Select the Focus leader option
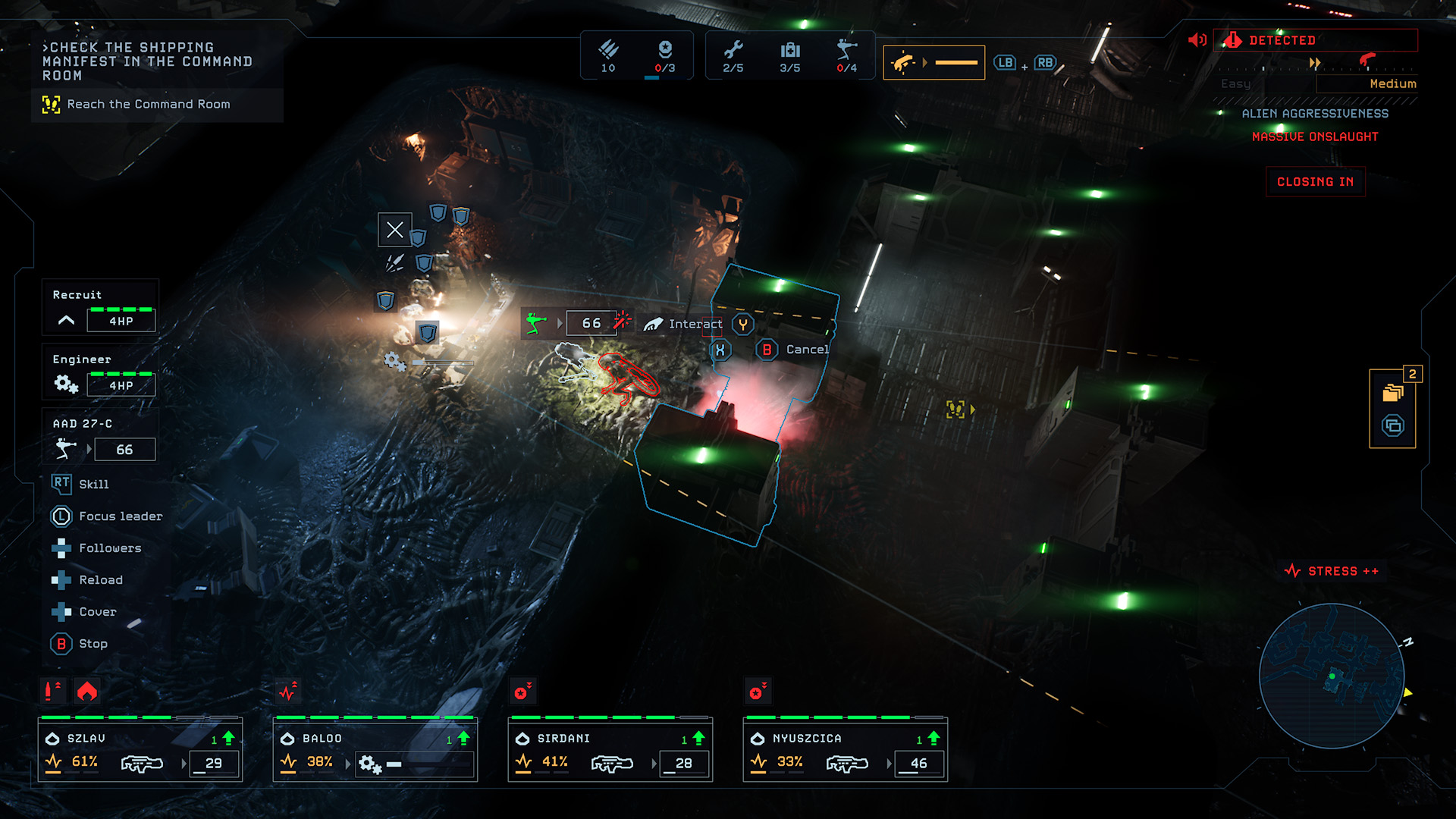Screen dimensions: 1456x819 pos(120,516)
